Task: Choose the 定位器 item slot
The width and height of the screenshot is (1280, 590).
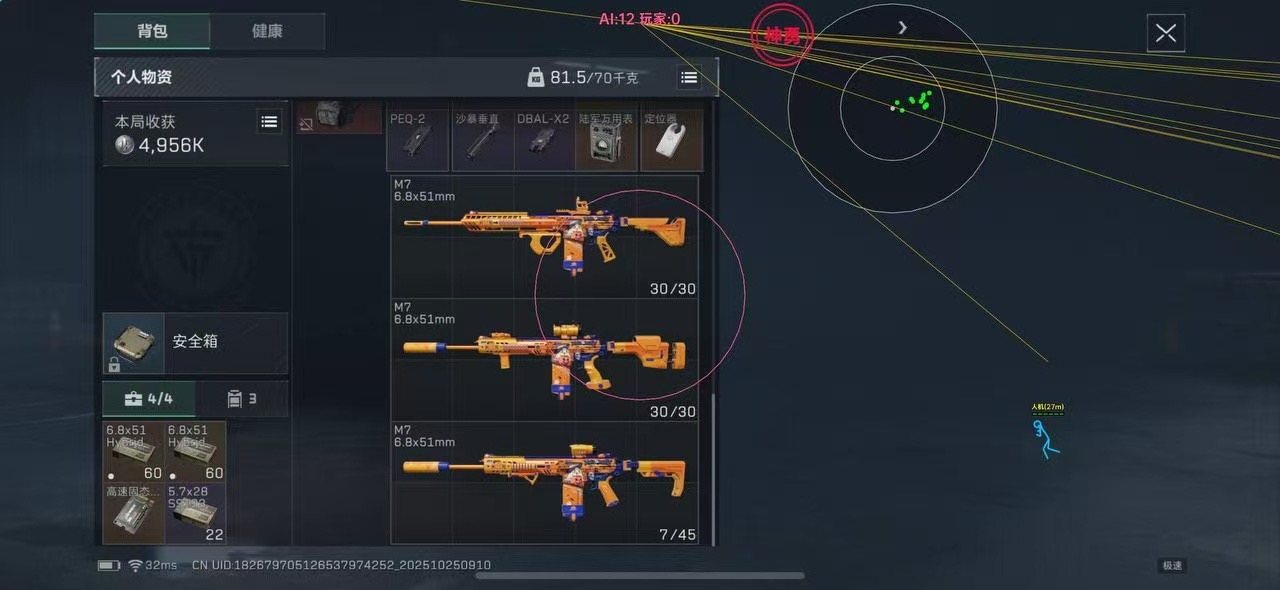Action: 670,141
